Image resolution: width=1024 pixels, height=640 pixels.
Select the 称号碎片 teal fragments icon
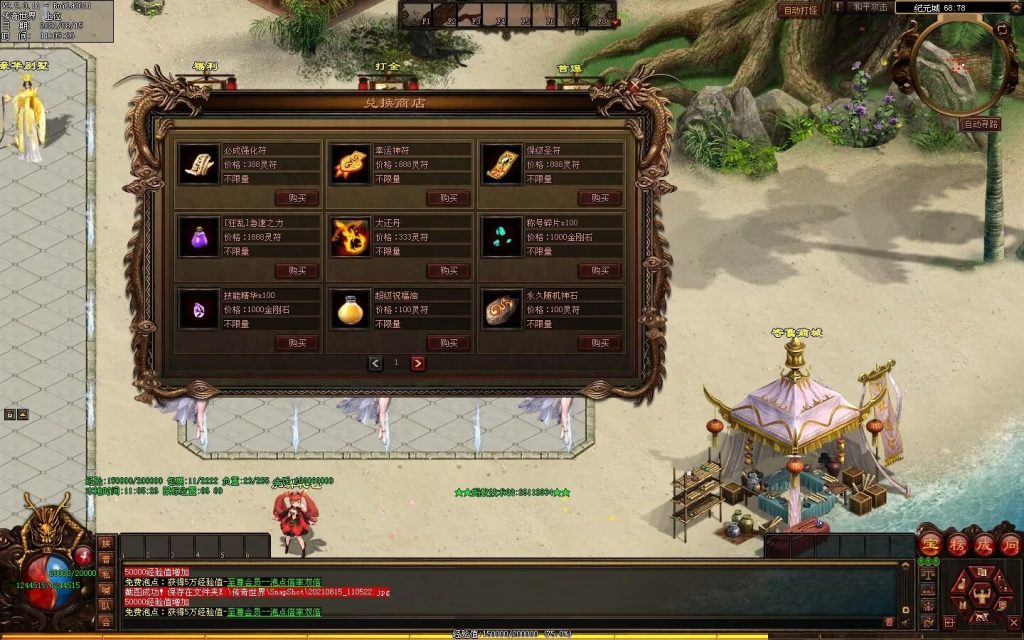pos(501,237)
